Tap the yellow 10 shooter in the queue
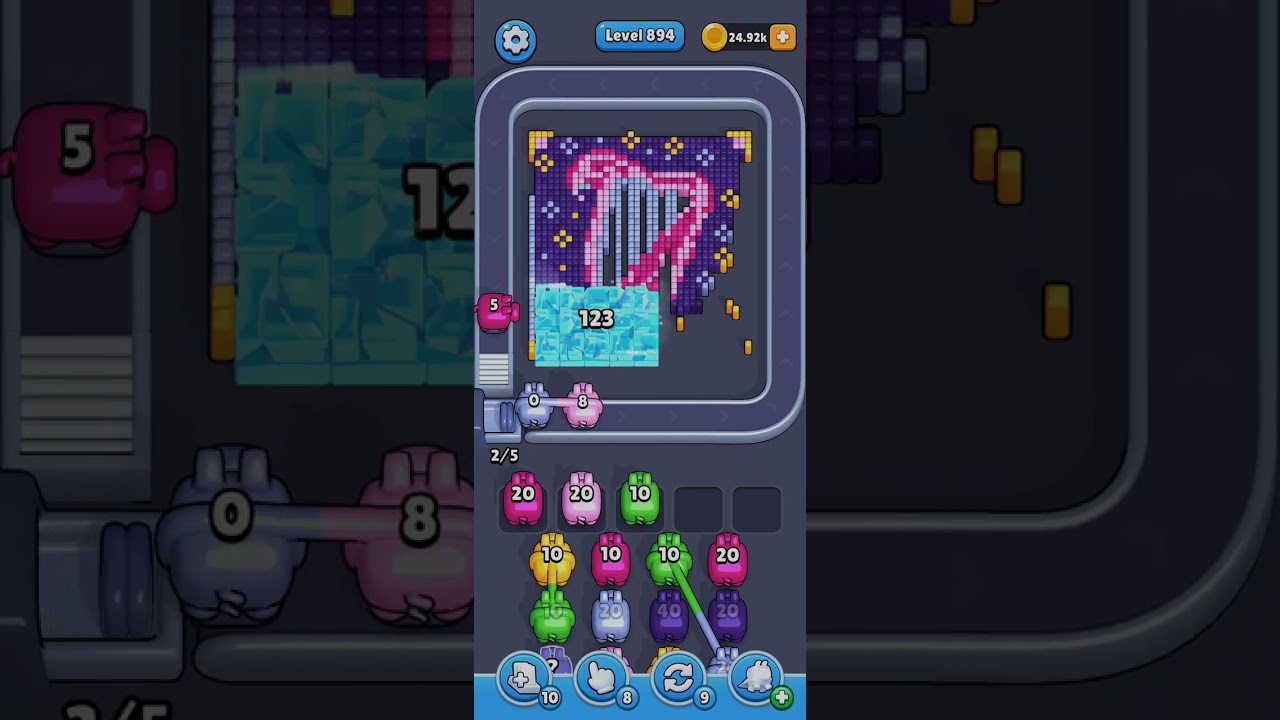The height and width of the screenshot is (720, 1280). (x=552, y=560)
